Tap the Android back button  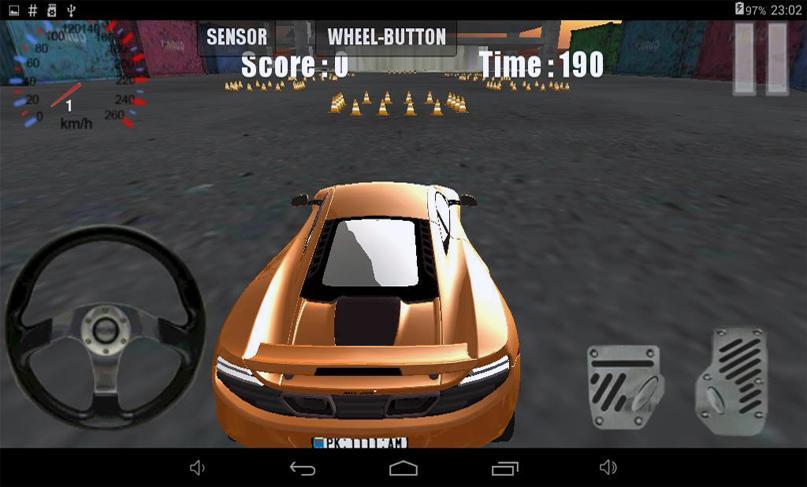pos(302,467)
